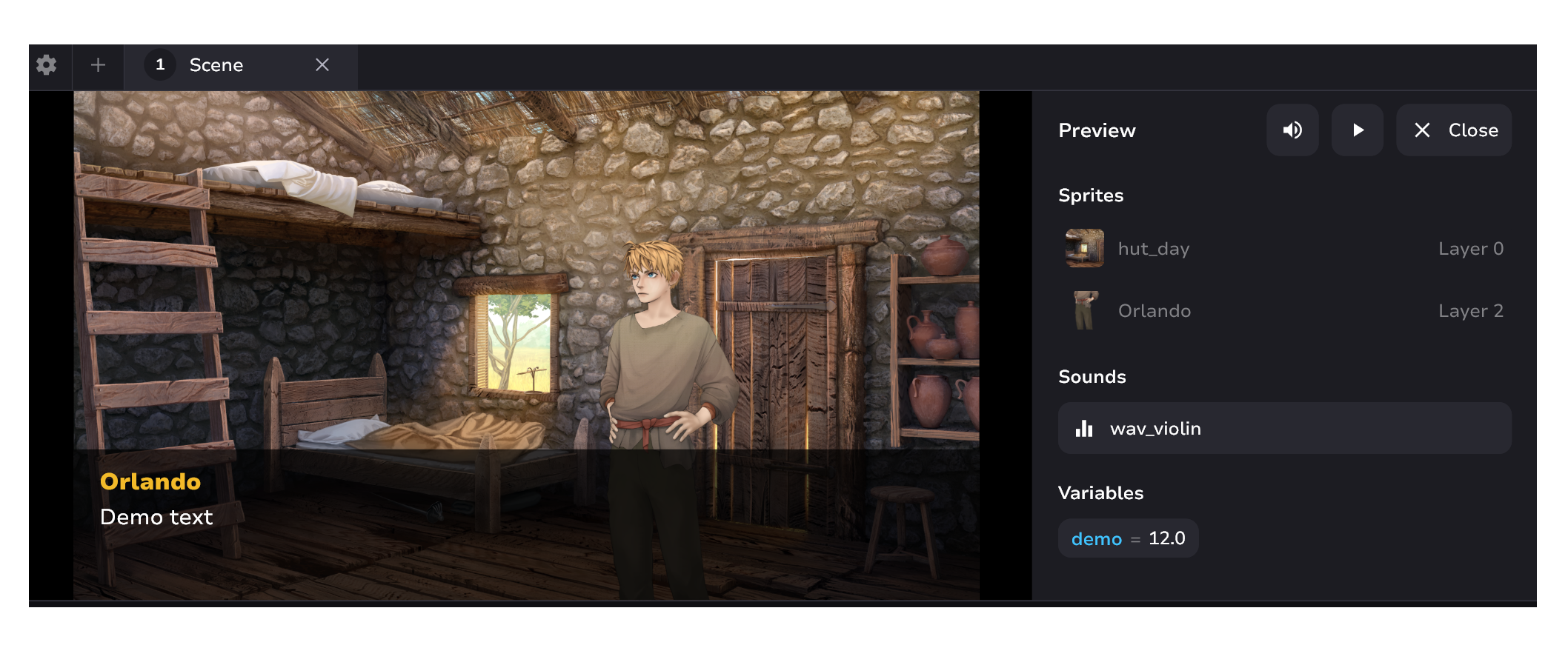1568x645 pixels.
Task: Click the demo variable link
Action: 1096,538
